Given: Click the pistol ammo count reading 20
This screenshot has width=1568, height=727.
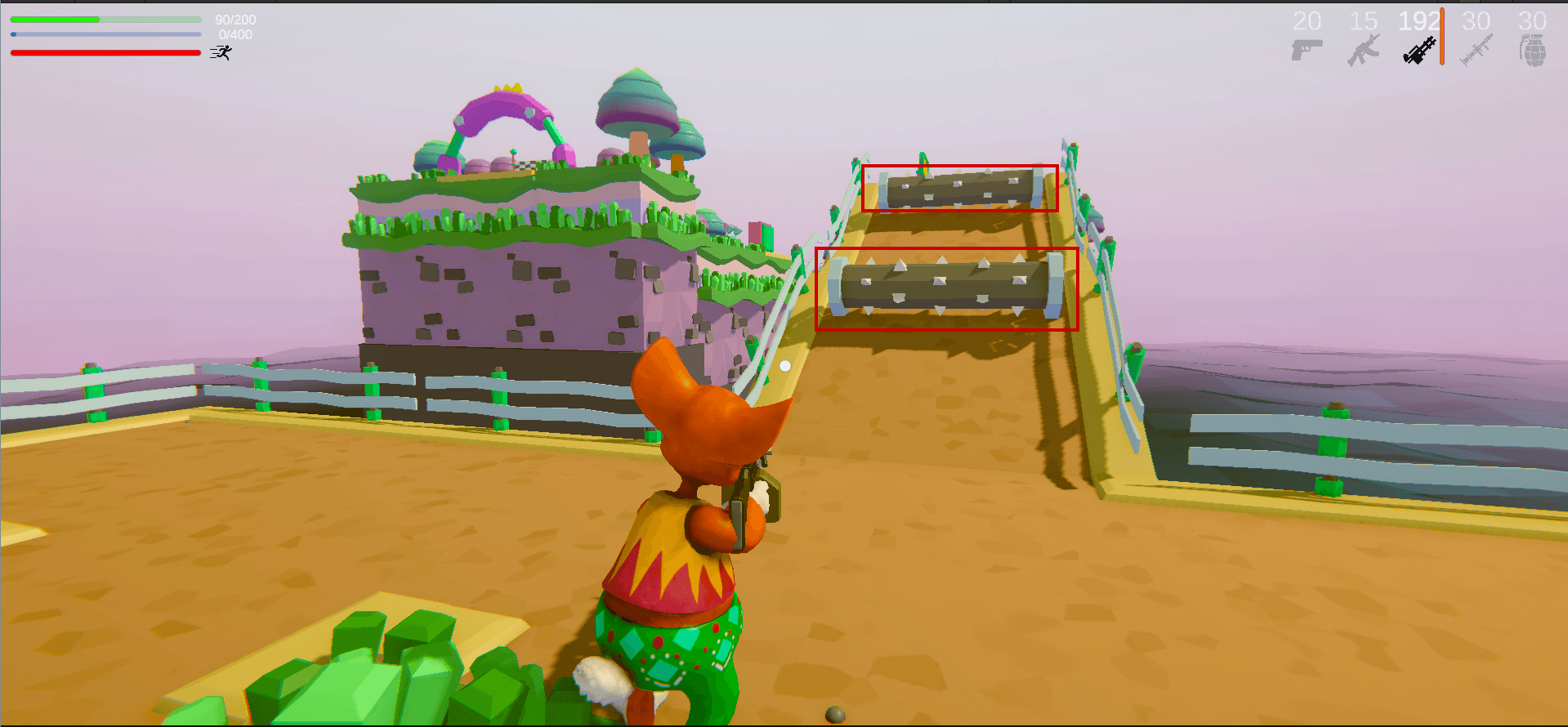Looking at the screenshot, I should 1308,20.
